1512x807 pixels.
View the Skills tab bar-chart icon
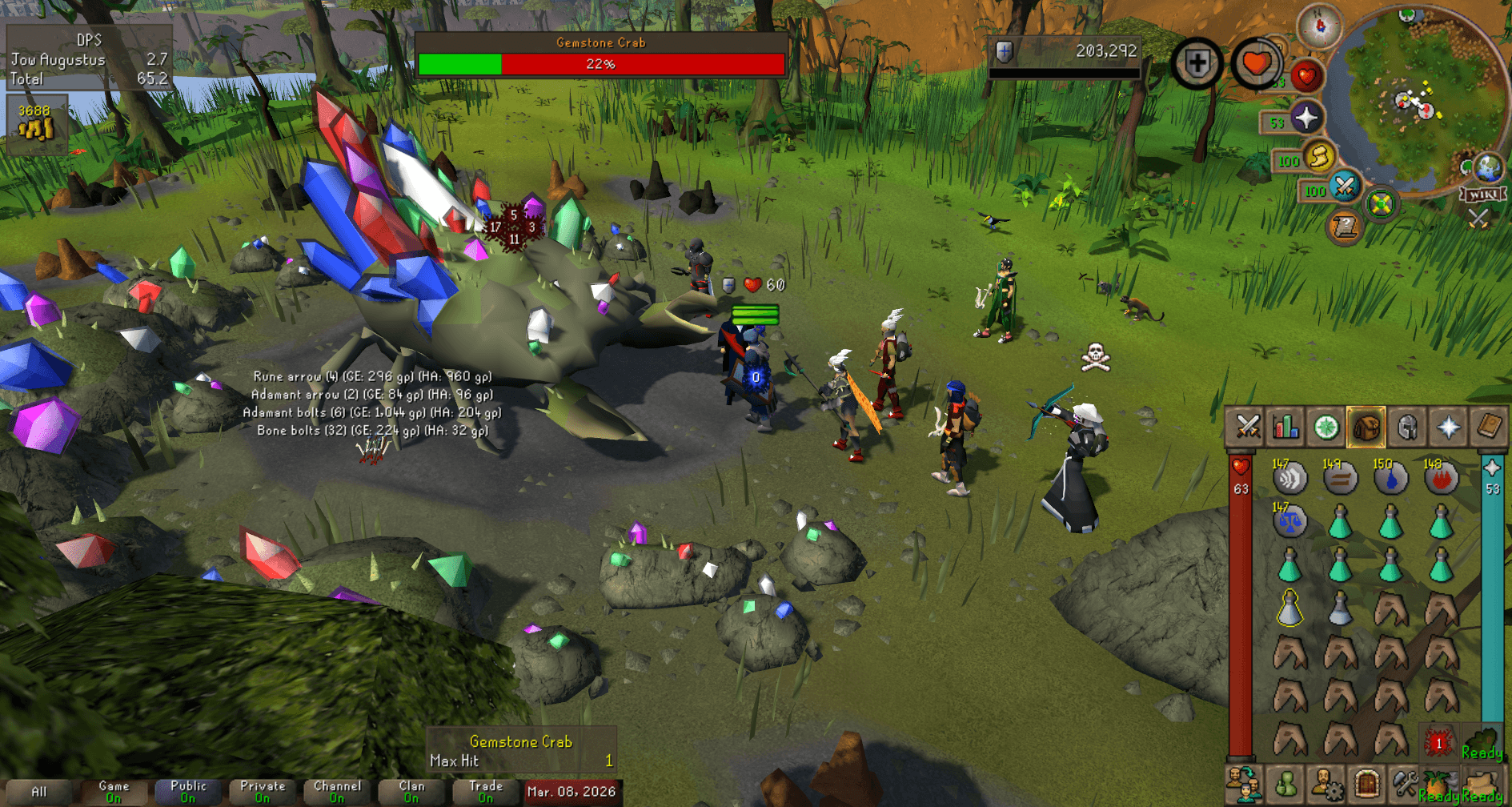tap(1285, 427)
